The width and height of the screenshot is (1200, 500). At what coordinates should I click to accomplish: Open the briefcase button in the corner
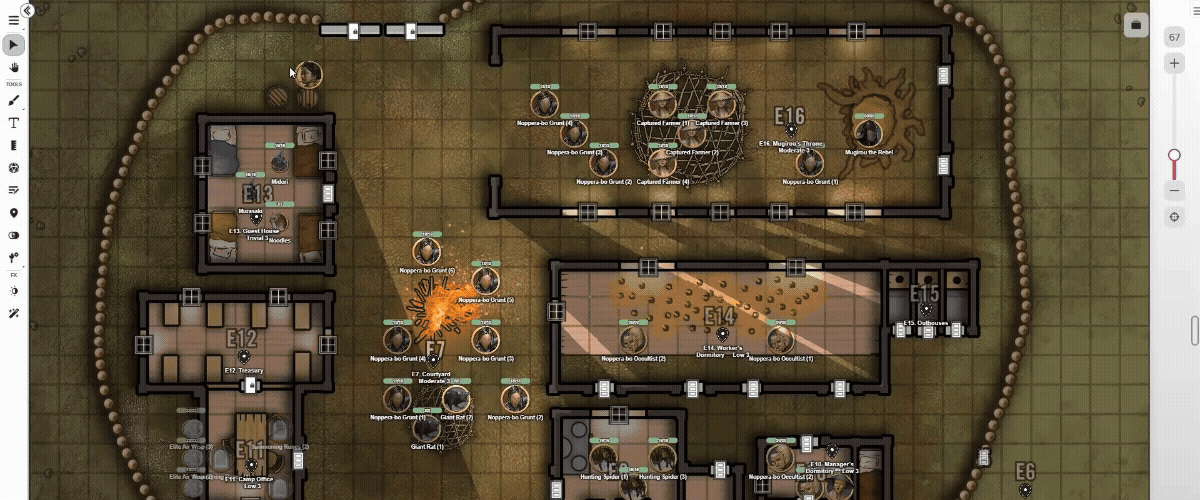1135,24
